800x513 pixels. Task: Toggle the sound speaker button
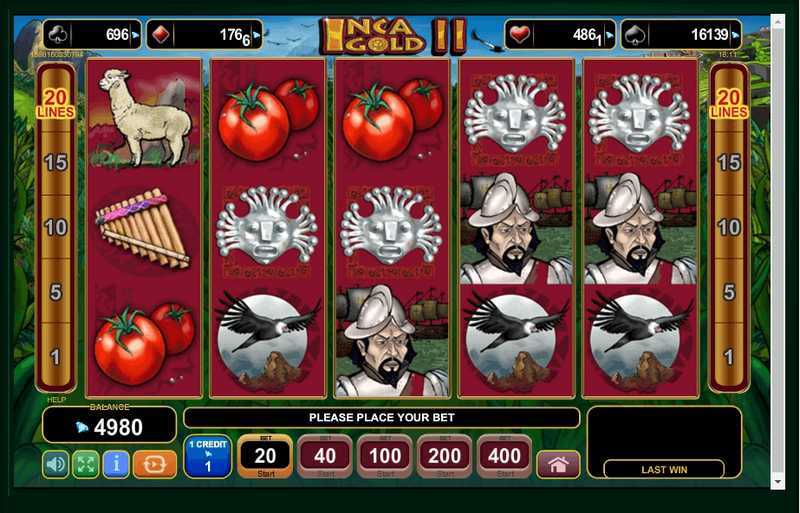56,464
